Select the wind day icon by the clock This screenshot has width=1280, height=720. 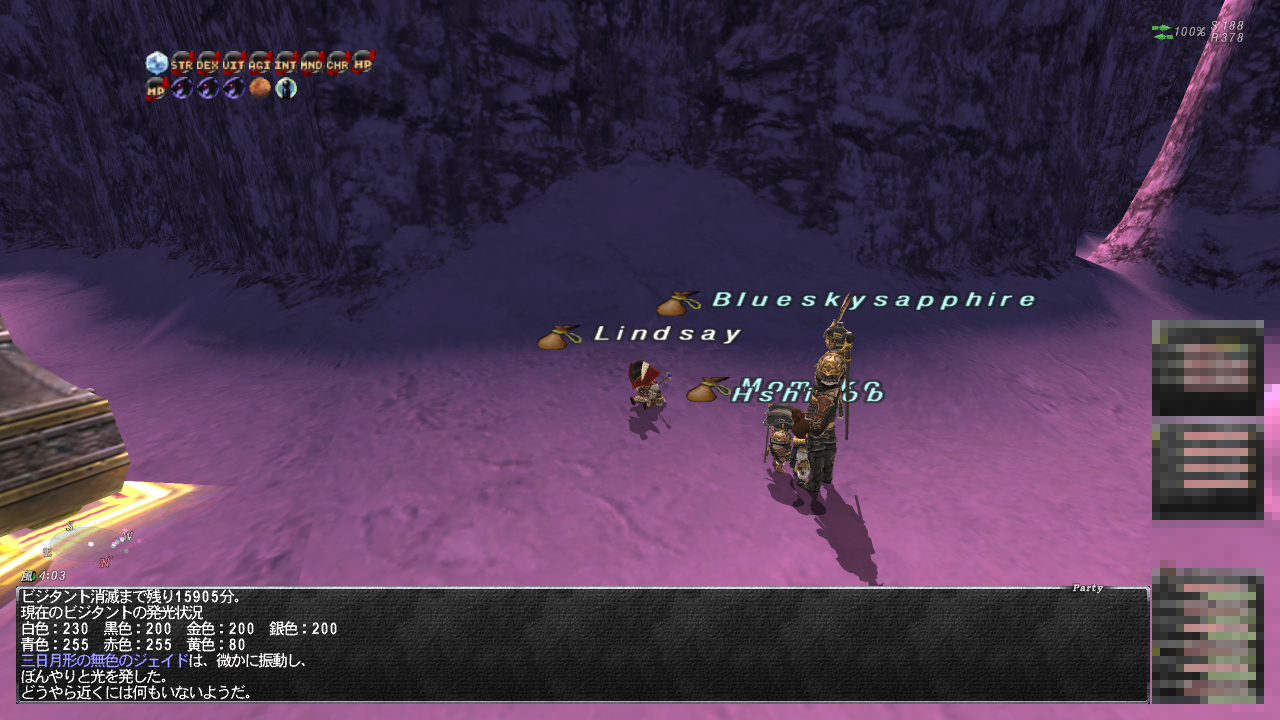(29, 576)
